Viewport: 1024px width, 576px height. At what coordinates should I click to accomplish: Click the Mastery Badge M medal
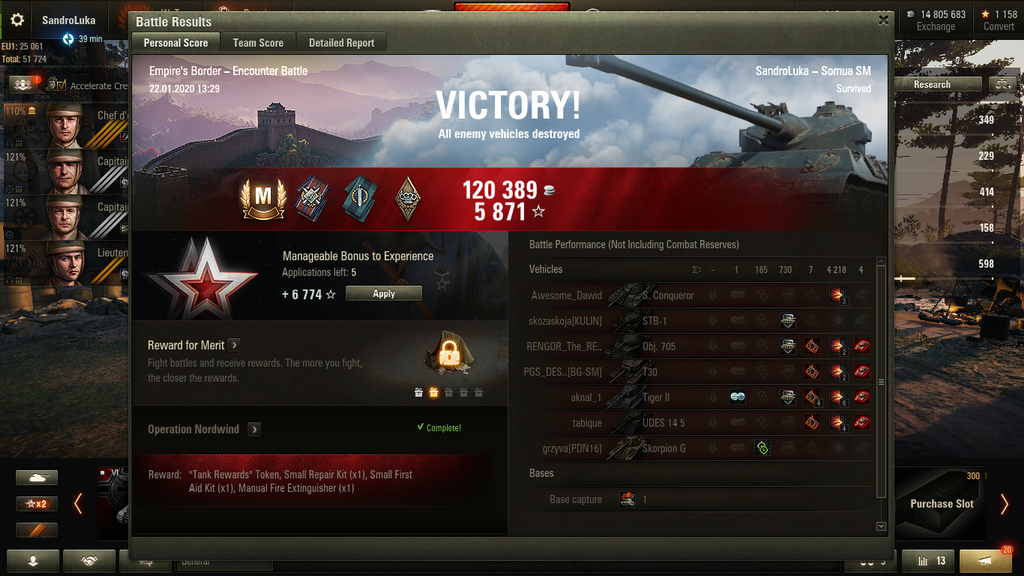(262, 200)
